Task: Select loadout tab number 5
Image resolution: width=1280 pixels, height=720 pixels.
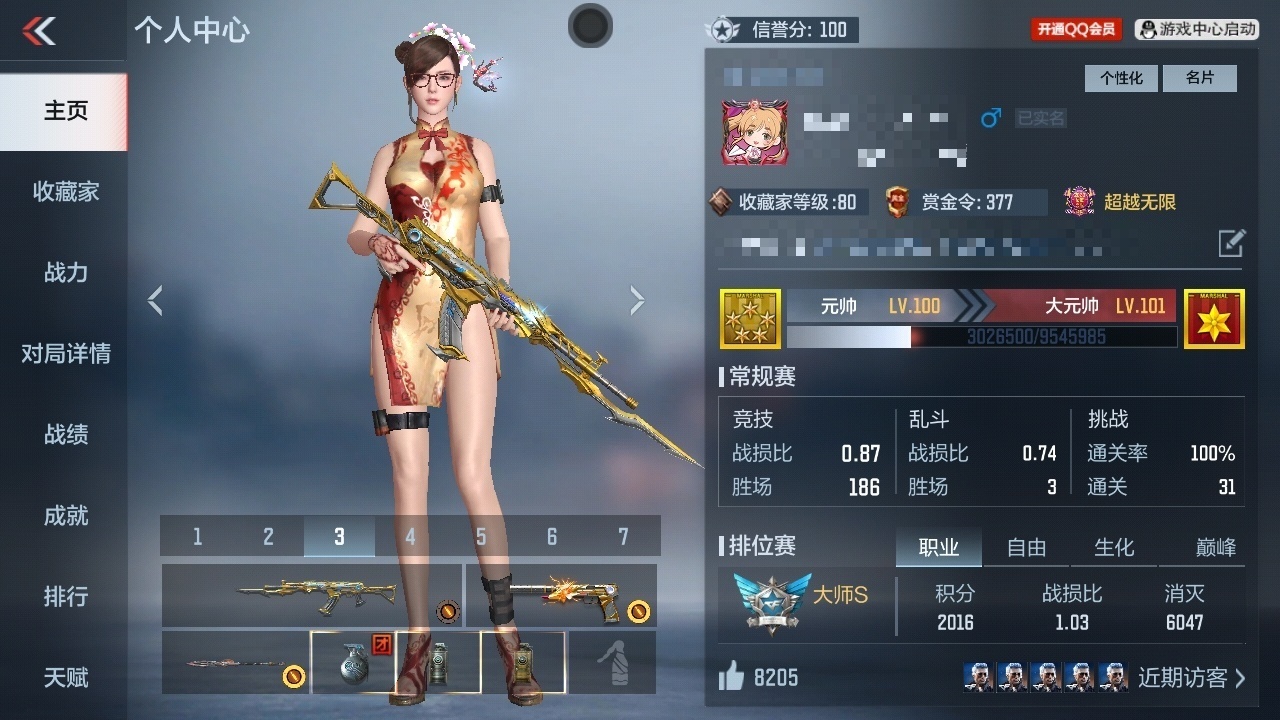Action: point(481,537)
